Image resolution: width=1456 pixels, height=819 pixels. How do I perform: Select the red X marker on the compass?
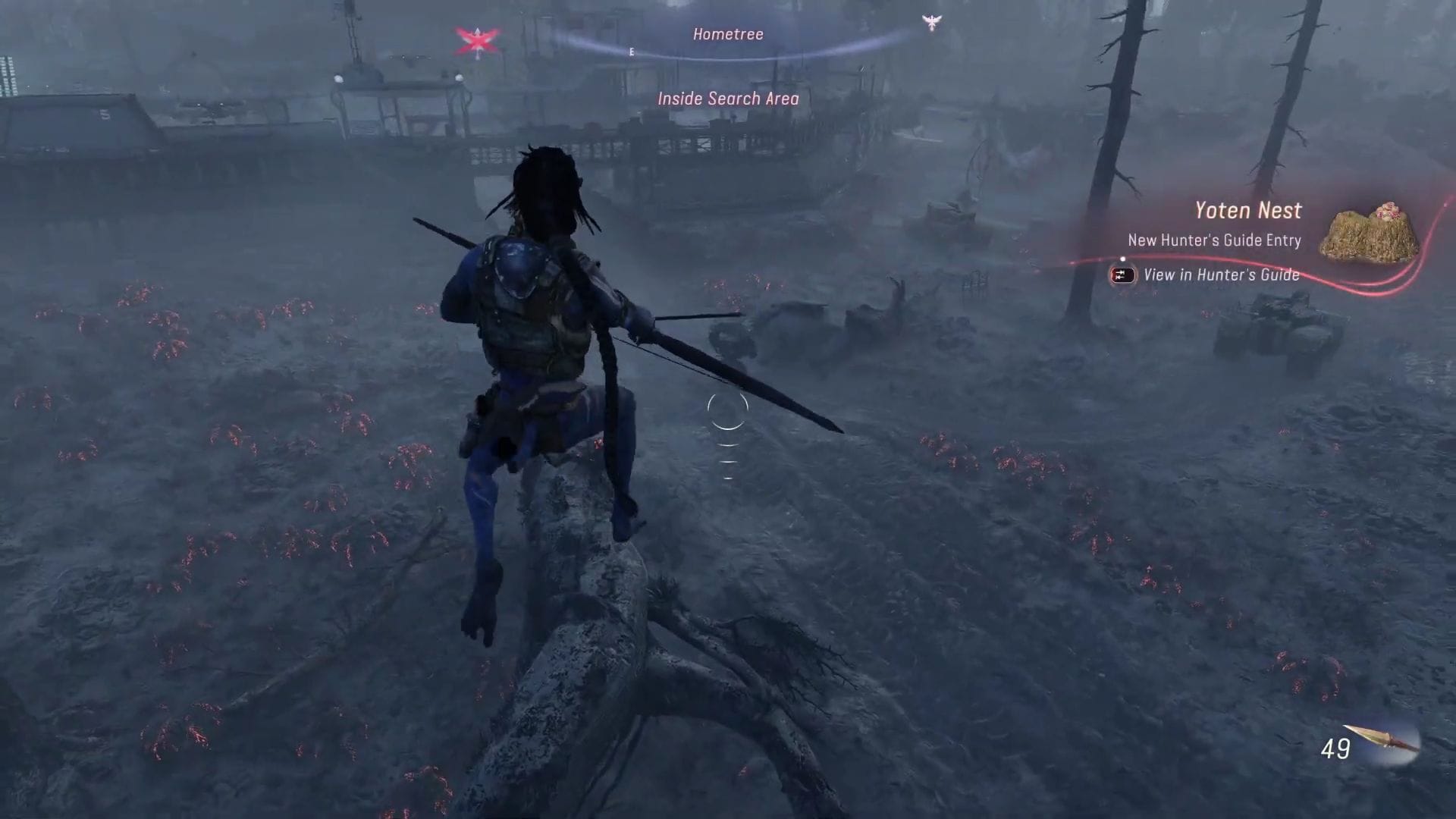476,42
